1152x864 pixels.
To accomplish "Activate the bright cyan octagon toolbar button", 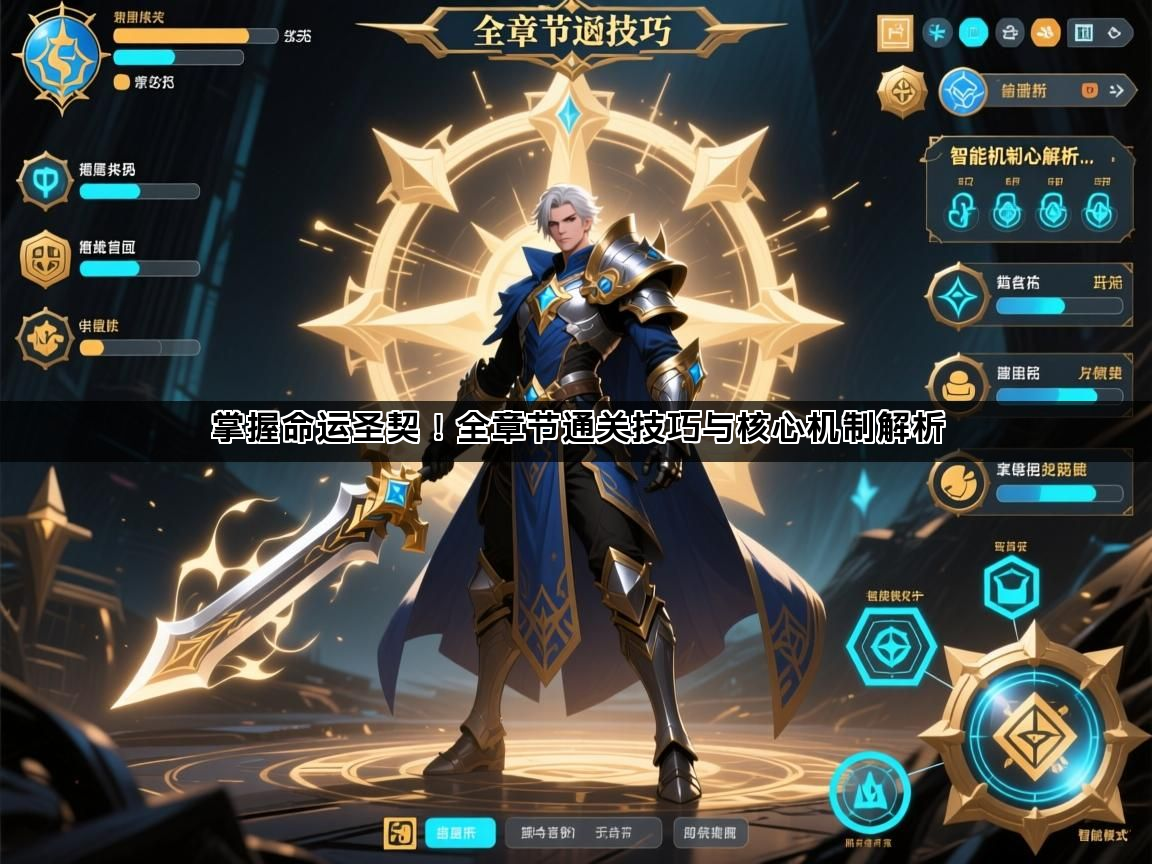I will pos(973,33).
